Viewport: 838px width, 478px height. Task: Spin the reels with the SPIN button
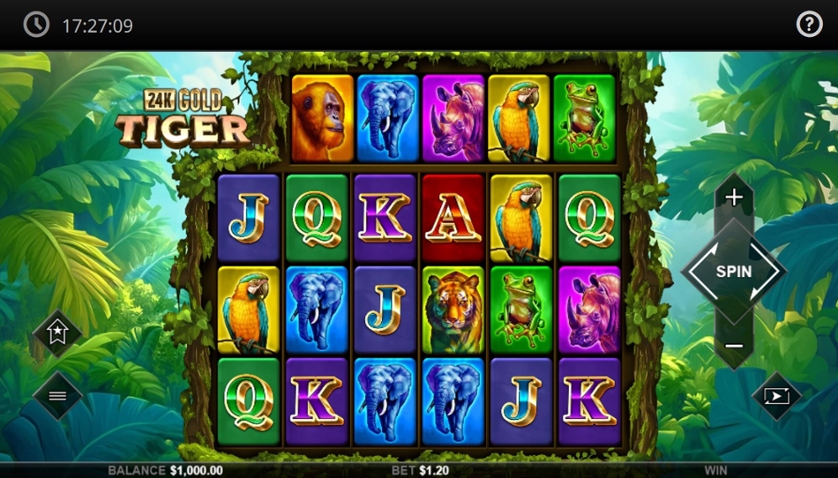734,271
